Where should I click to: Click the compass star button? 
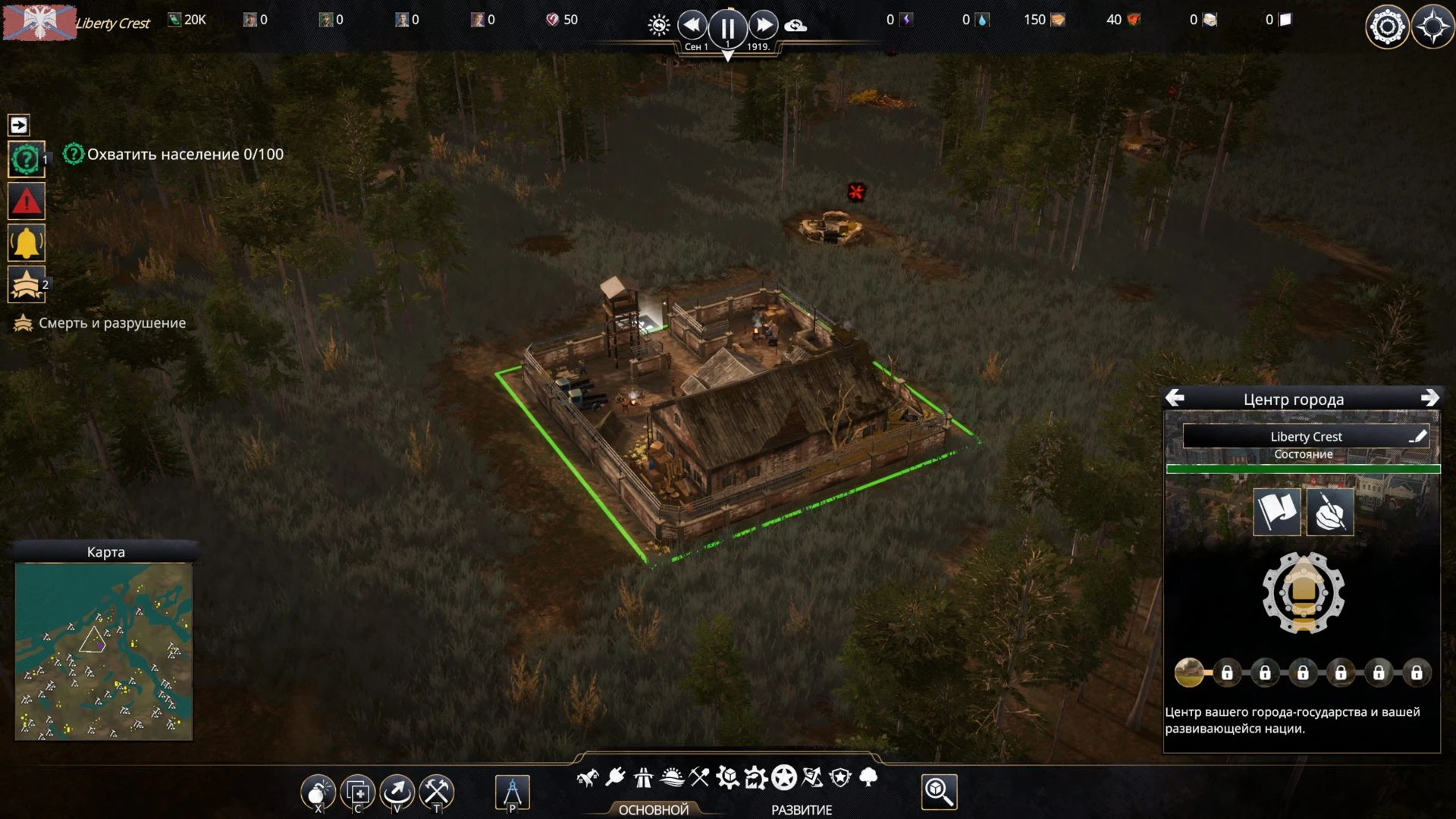[x=1432, y=27]
